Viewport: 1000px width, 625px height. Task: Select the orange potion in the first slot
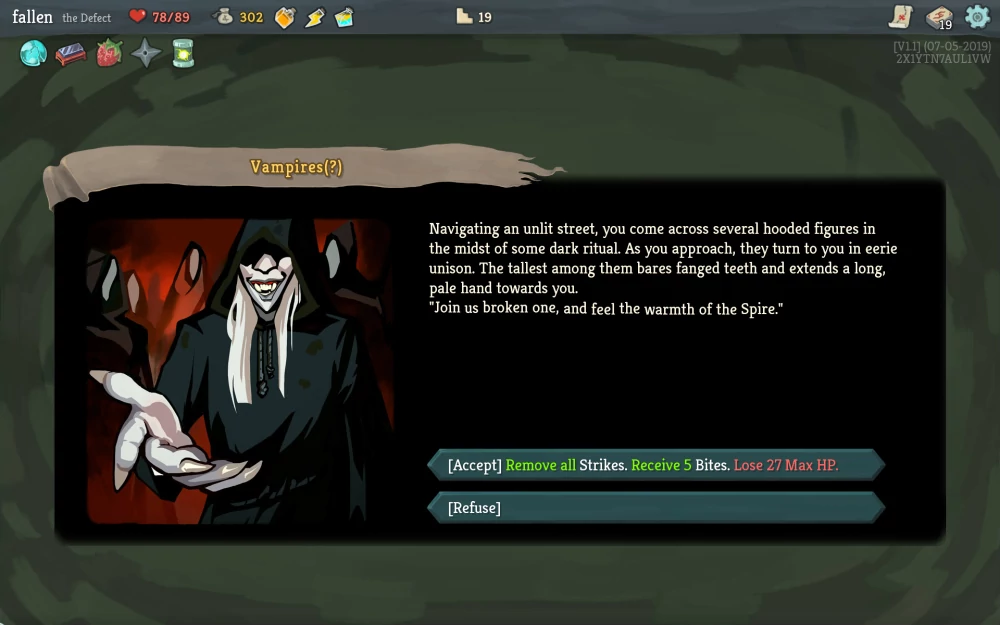285,17
